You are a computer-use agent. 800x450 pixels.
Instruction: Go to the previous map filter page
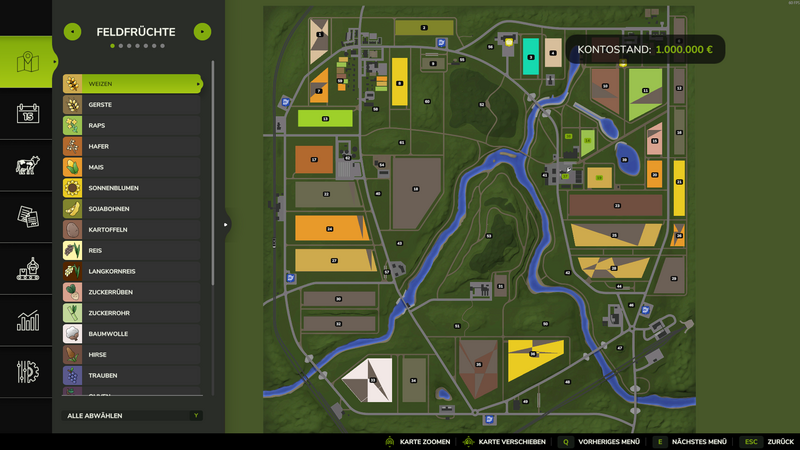[x=72, y=32]
